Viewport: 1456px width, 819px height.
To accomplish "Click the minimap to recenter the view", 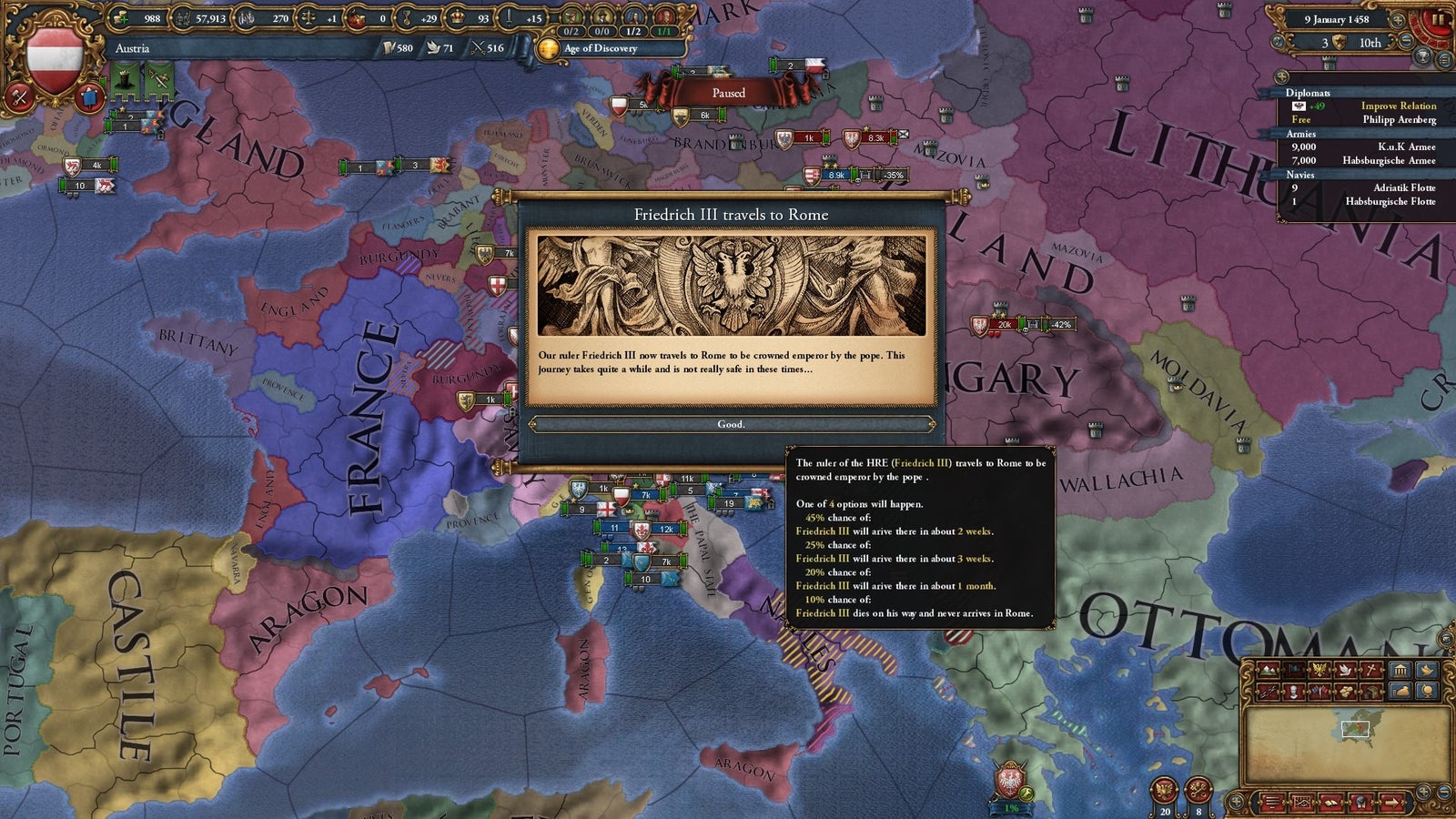I will (x=1356, y=728).
